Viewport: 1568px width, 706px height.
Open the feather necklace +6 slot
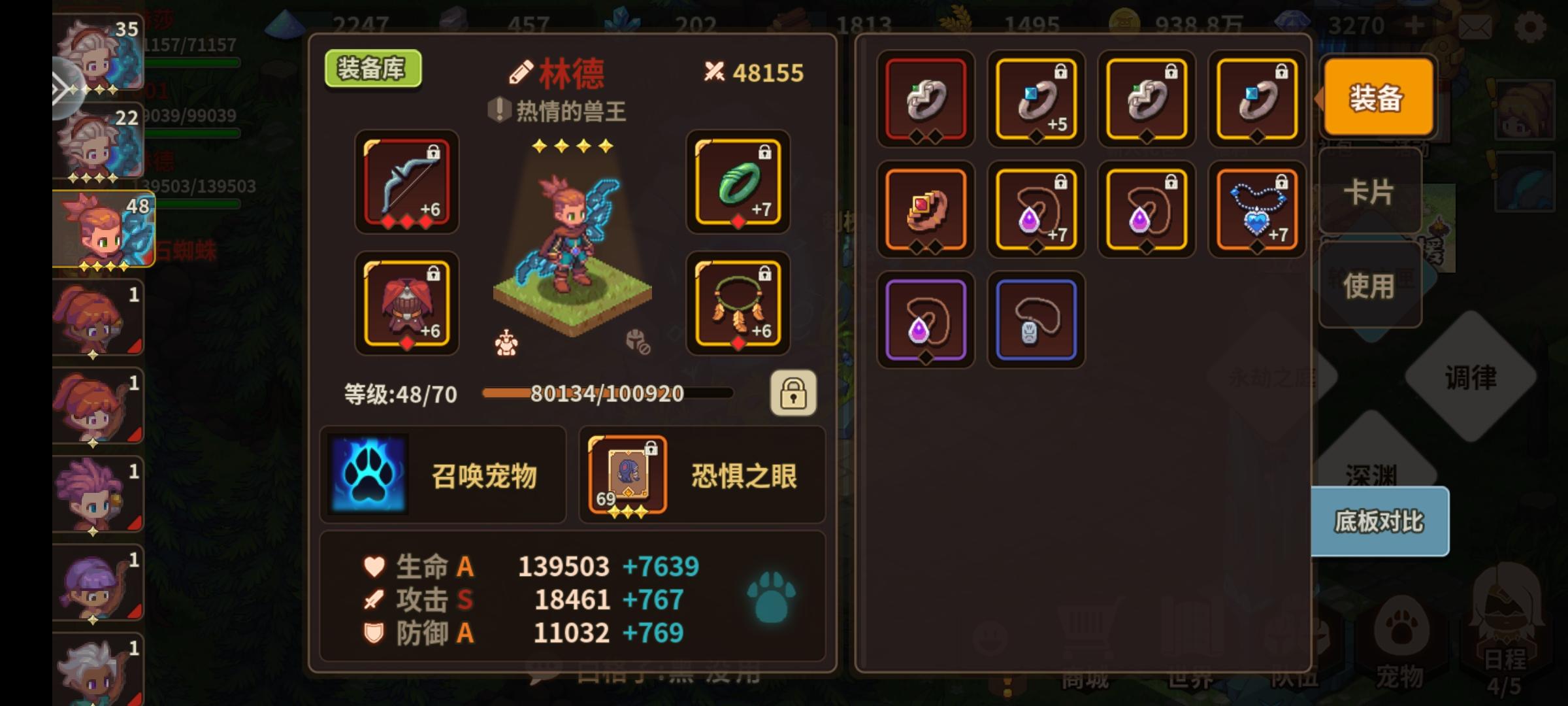737,303
